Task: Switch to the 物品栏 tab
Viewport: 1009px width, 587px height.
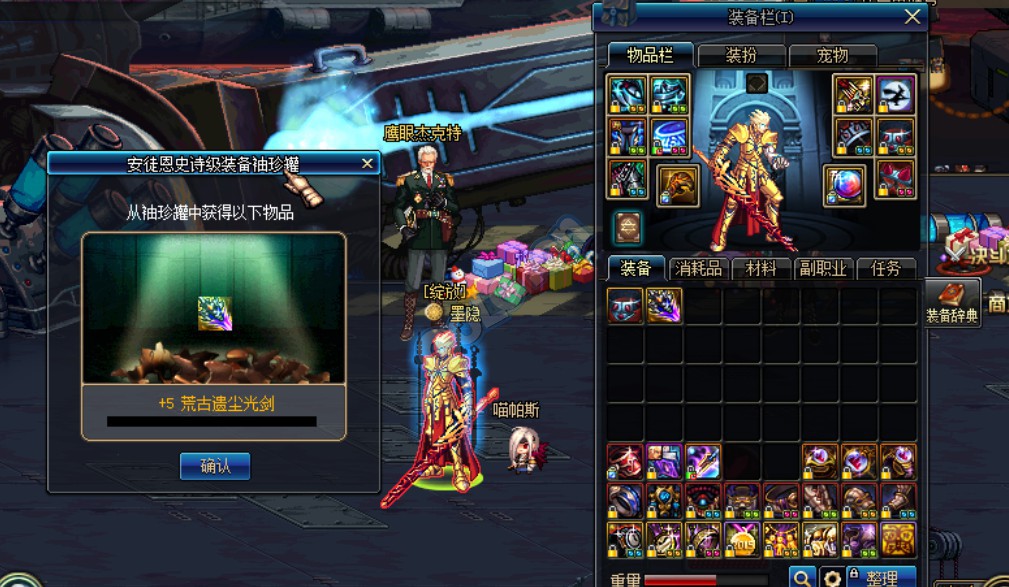Action: coord(649,55)
